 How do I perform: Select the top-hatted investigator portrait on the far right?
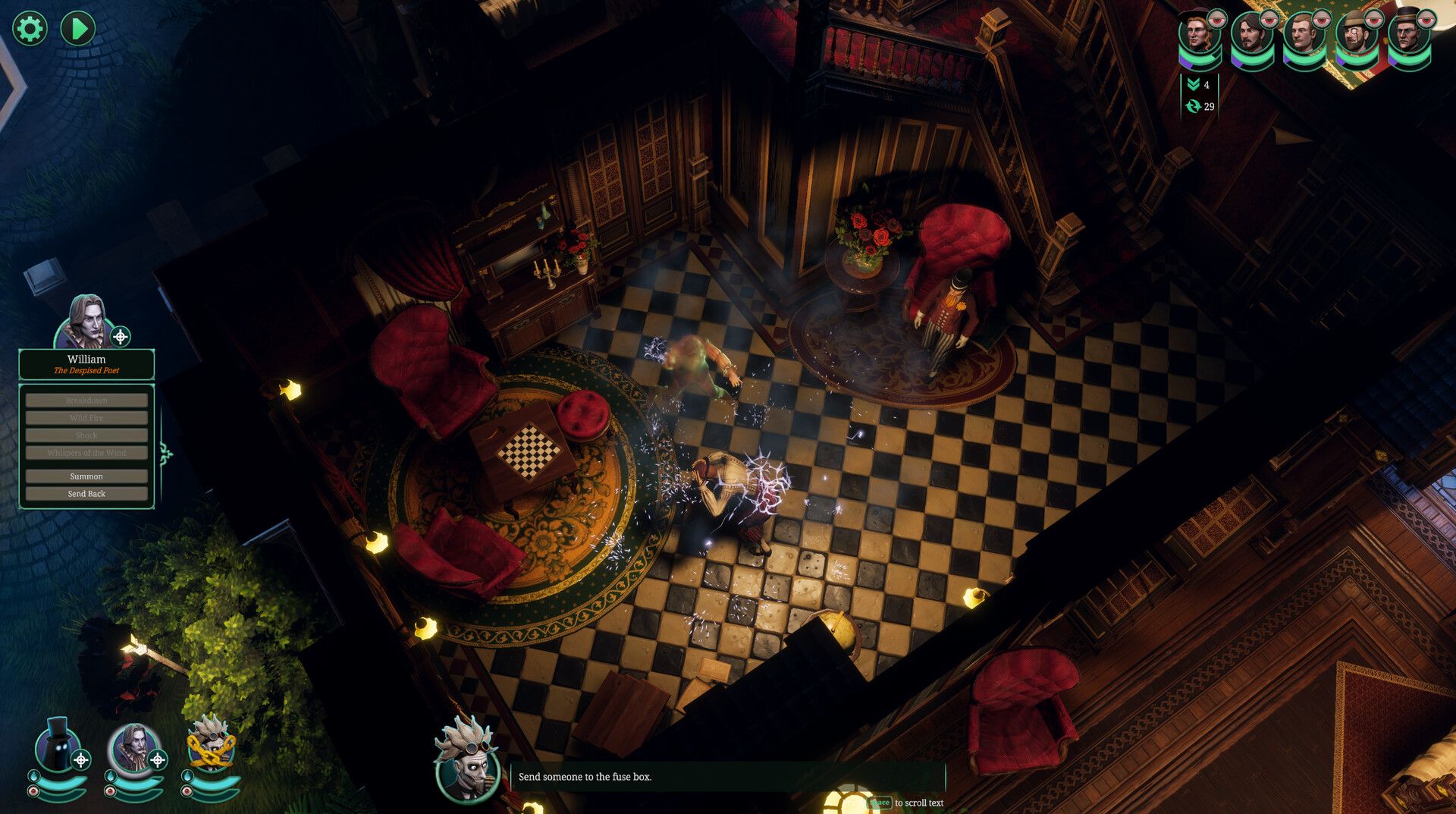click(1408, 35)
